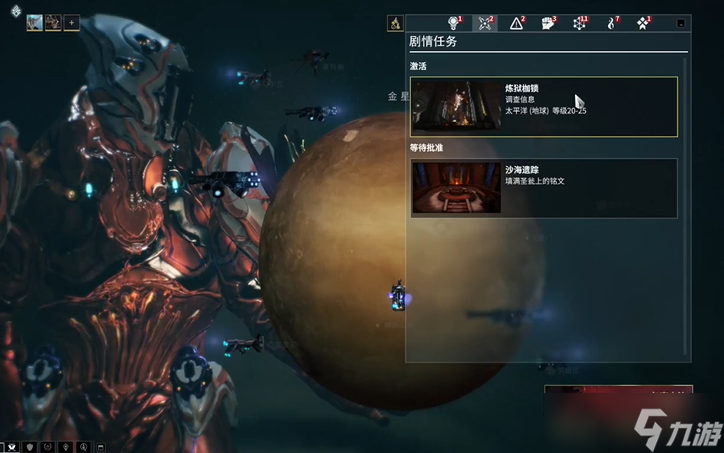Open the shield icon in the bottom bar
Screen dimensions: 724x453
[x=31, y=445]
